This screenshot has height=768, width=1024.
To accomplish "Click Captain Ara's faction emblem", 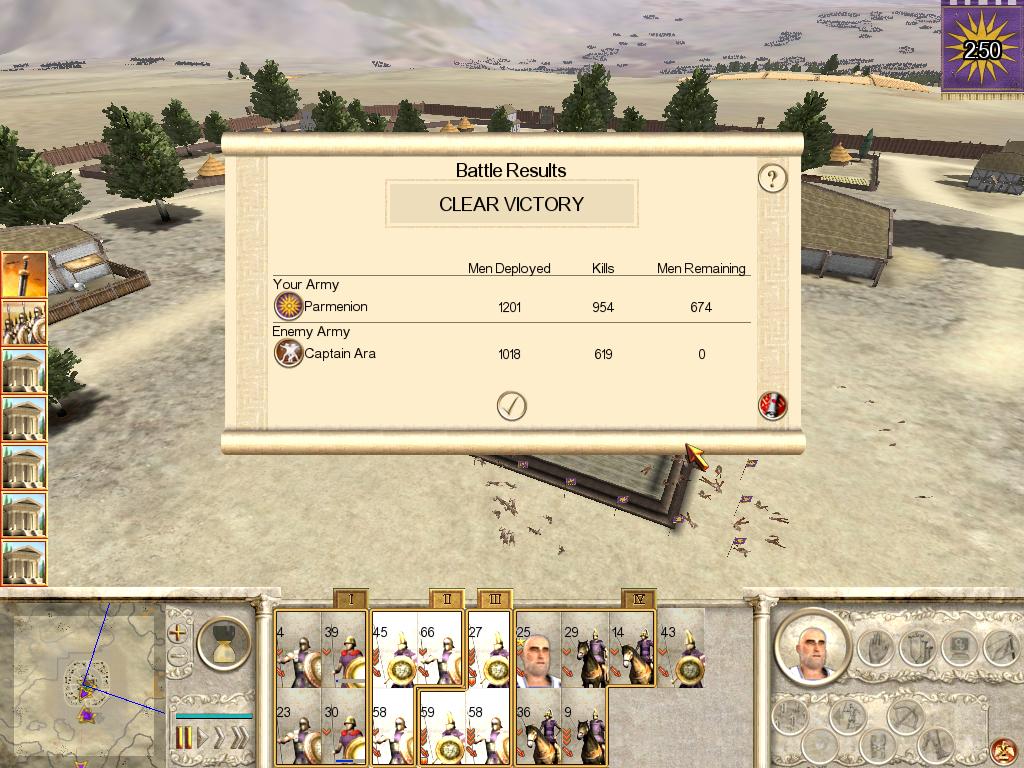I will tap(289, 353).
